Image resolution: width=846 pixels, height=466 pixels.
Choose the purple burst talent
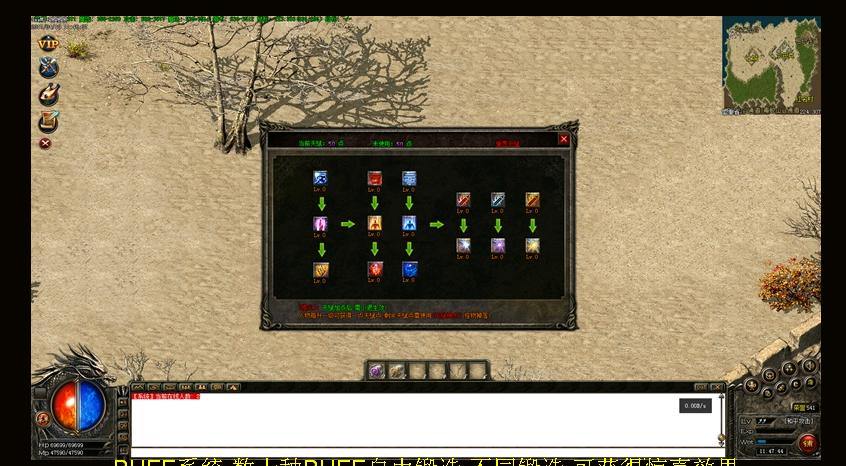[498, 245]
